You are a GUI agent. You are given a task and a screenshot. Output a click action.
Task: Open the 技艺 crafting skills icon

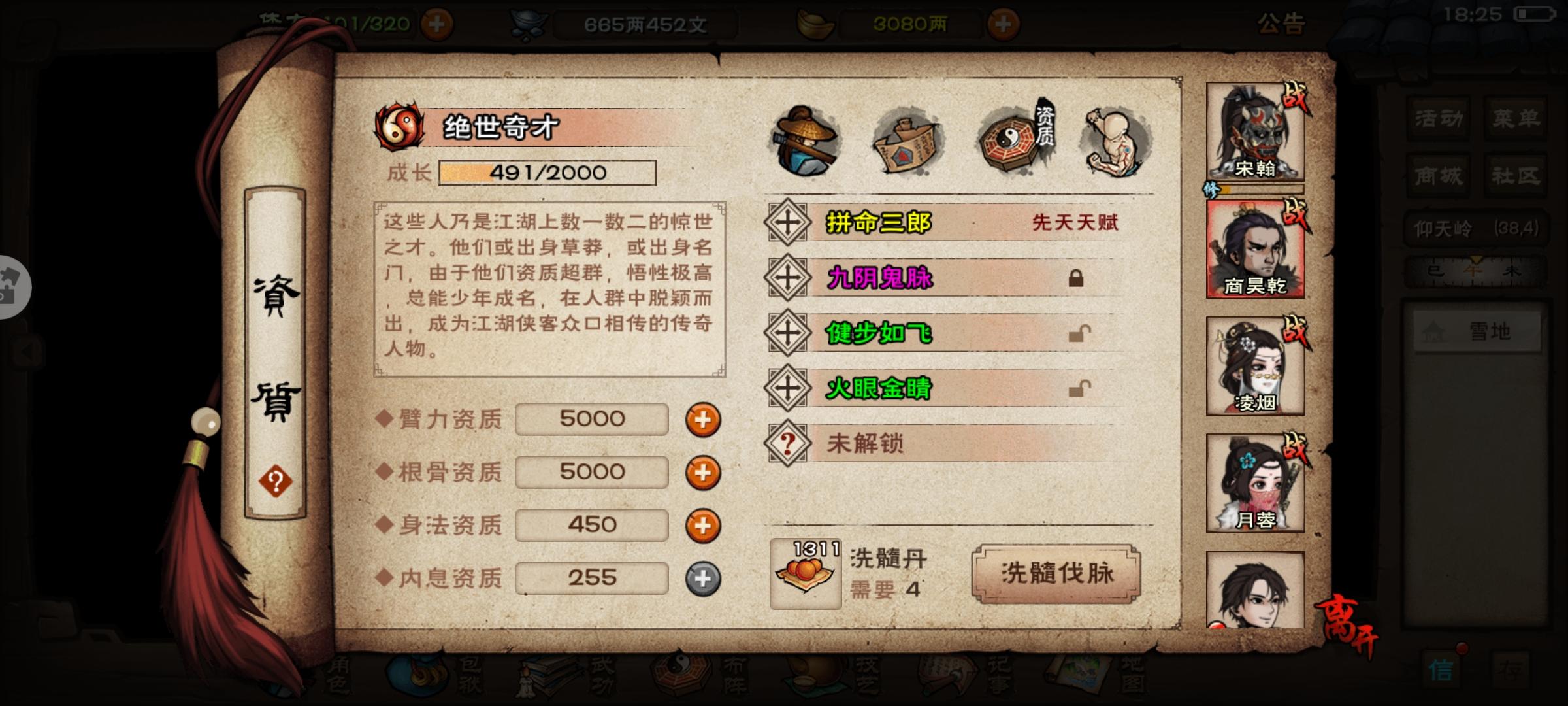click(x=811, y=677)
